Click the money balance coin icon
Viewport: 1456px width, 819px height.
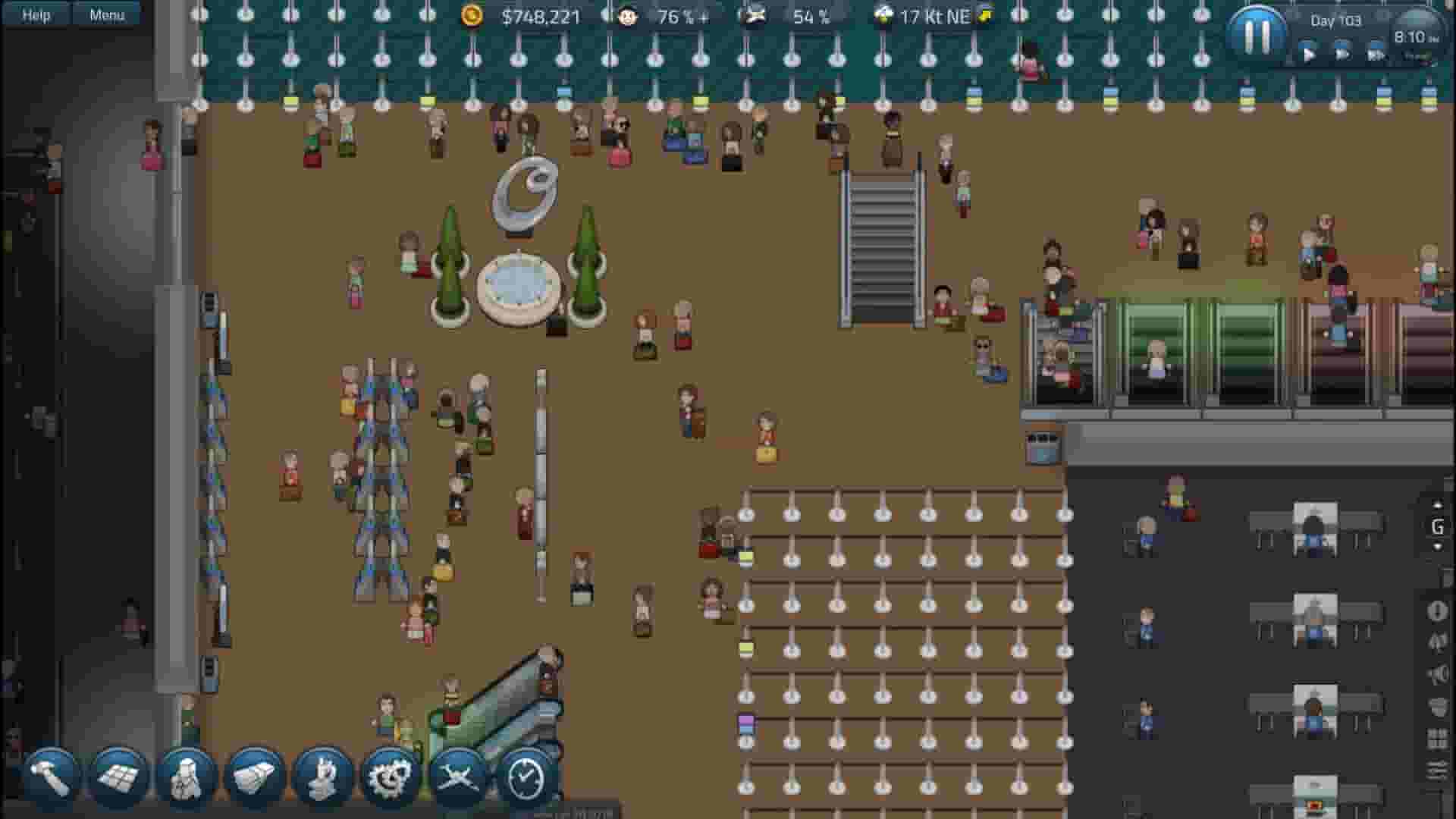(470, 17)
